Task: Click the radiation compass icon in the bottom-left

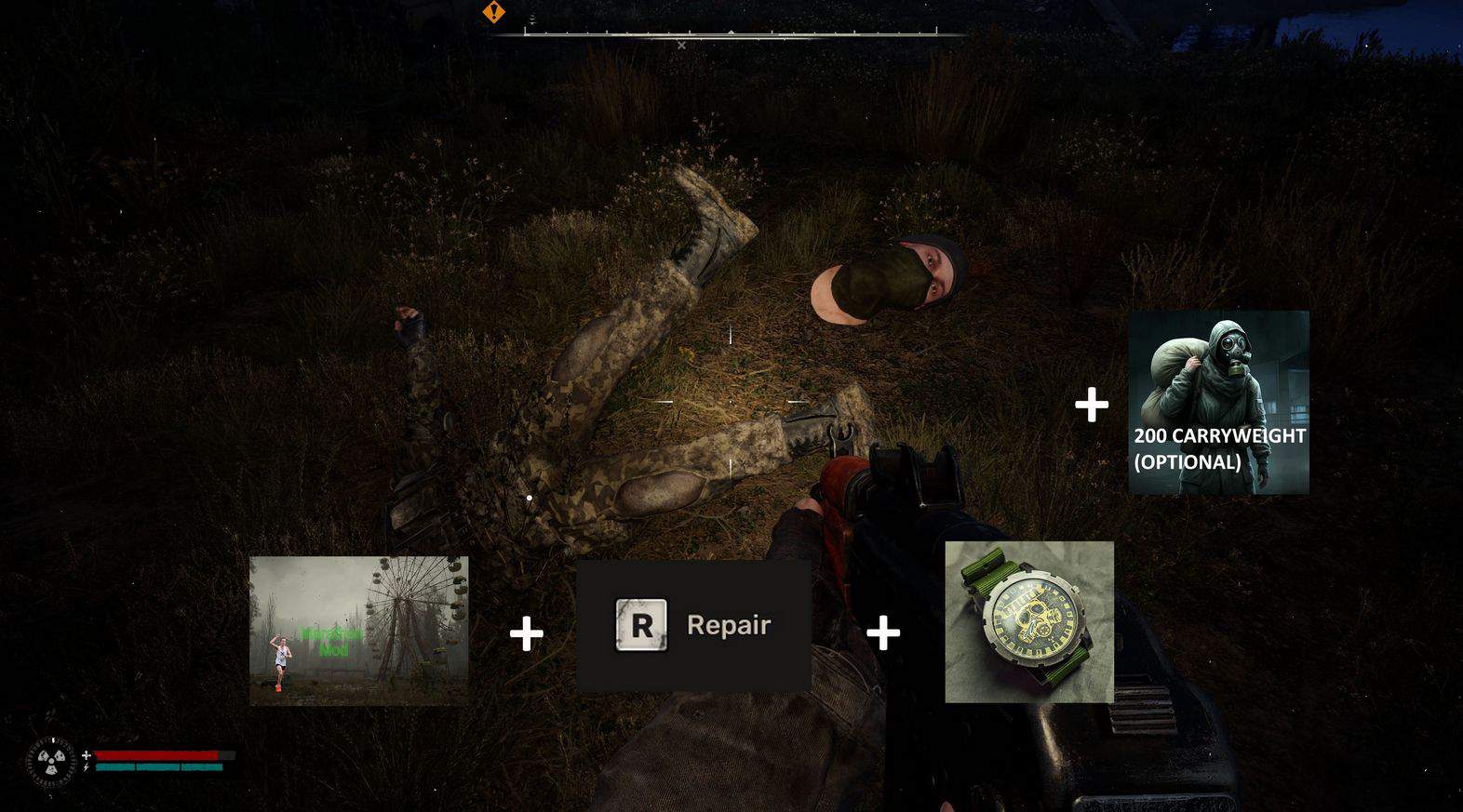Action: [x=52, y=761]
